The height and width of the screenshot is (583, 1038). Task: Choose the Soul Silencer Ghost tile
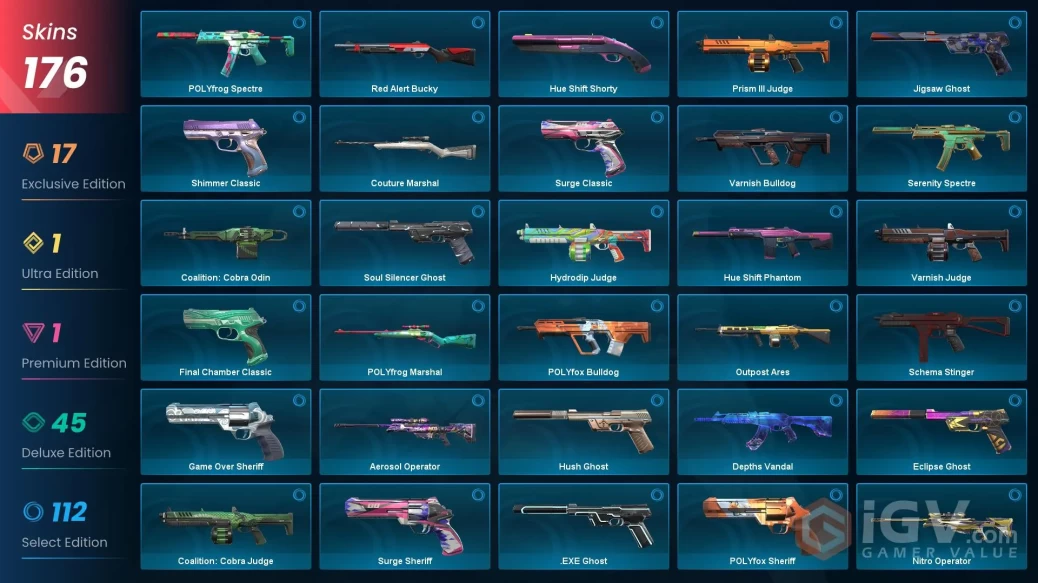pyautogui.click(x=404, y=242)
